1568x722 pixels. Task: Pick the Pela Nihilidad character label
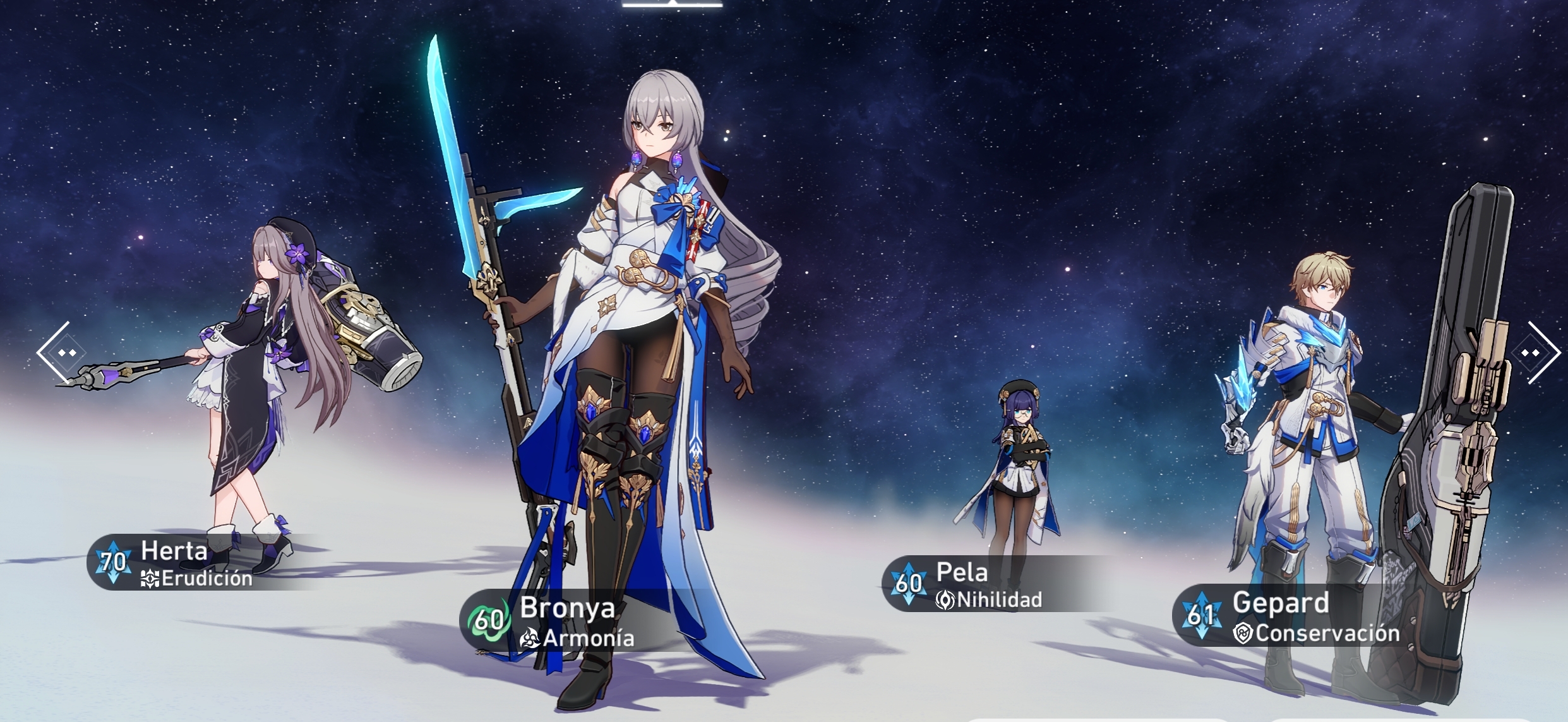973,584
